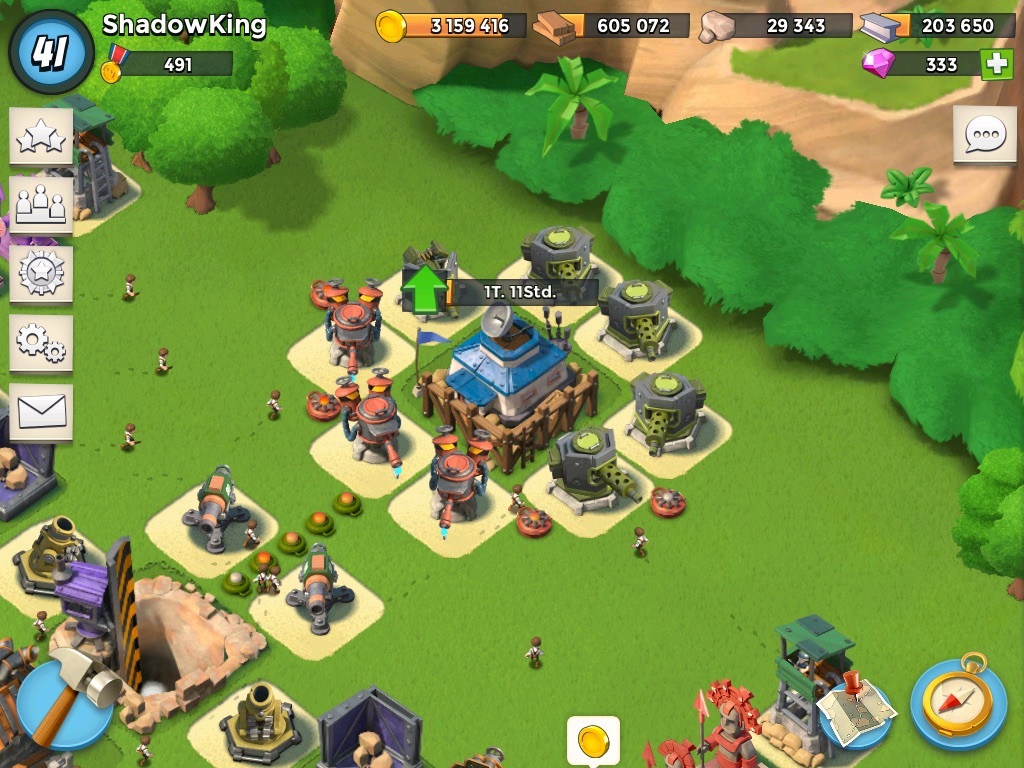
Task: Open the star achievements button
Action: (41, 136)
